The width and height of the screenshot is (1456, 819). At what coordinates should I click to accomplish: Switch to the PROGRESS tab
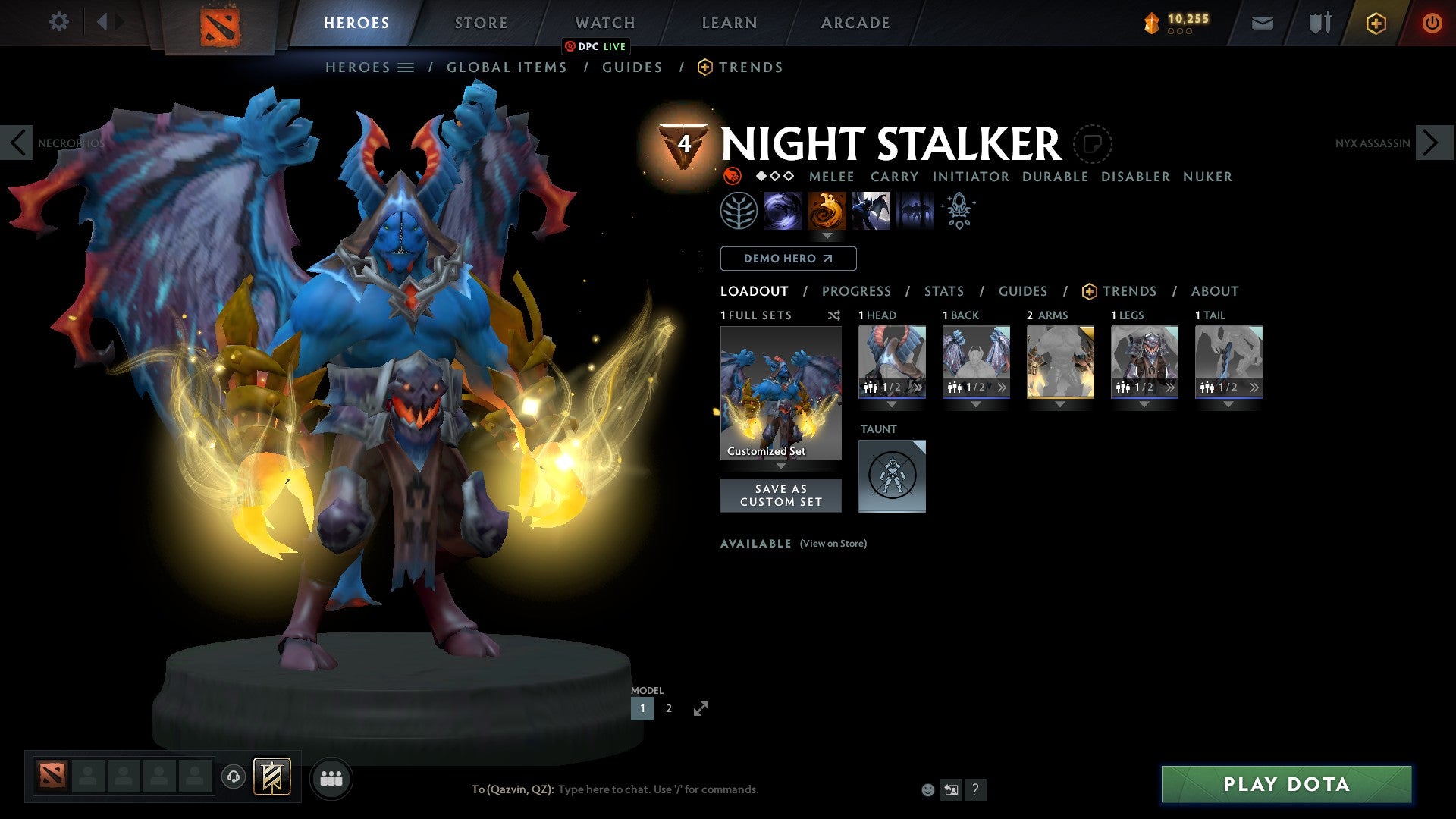click(857, 291)
